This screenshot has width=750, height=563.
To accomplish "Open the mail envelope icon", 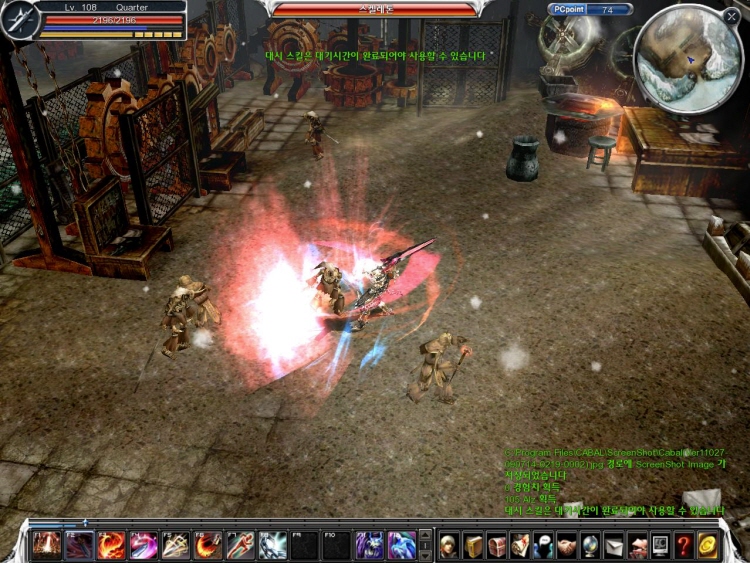I will point(613,545).
